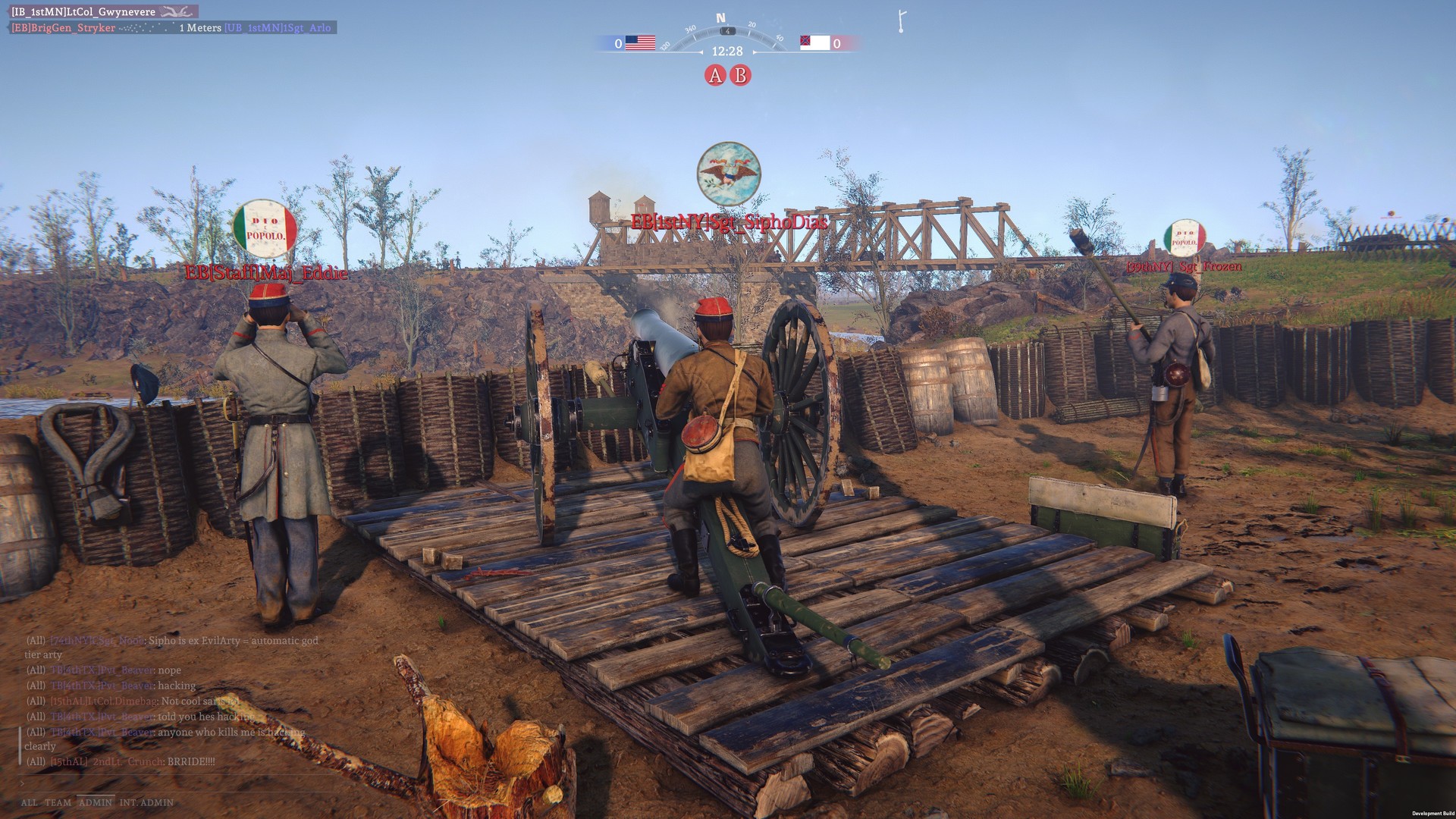The width and height of the screenshot is (1456, 819).
Task: Click objective marker B
Action: pyautogui.click(x=739, y=75)
